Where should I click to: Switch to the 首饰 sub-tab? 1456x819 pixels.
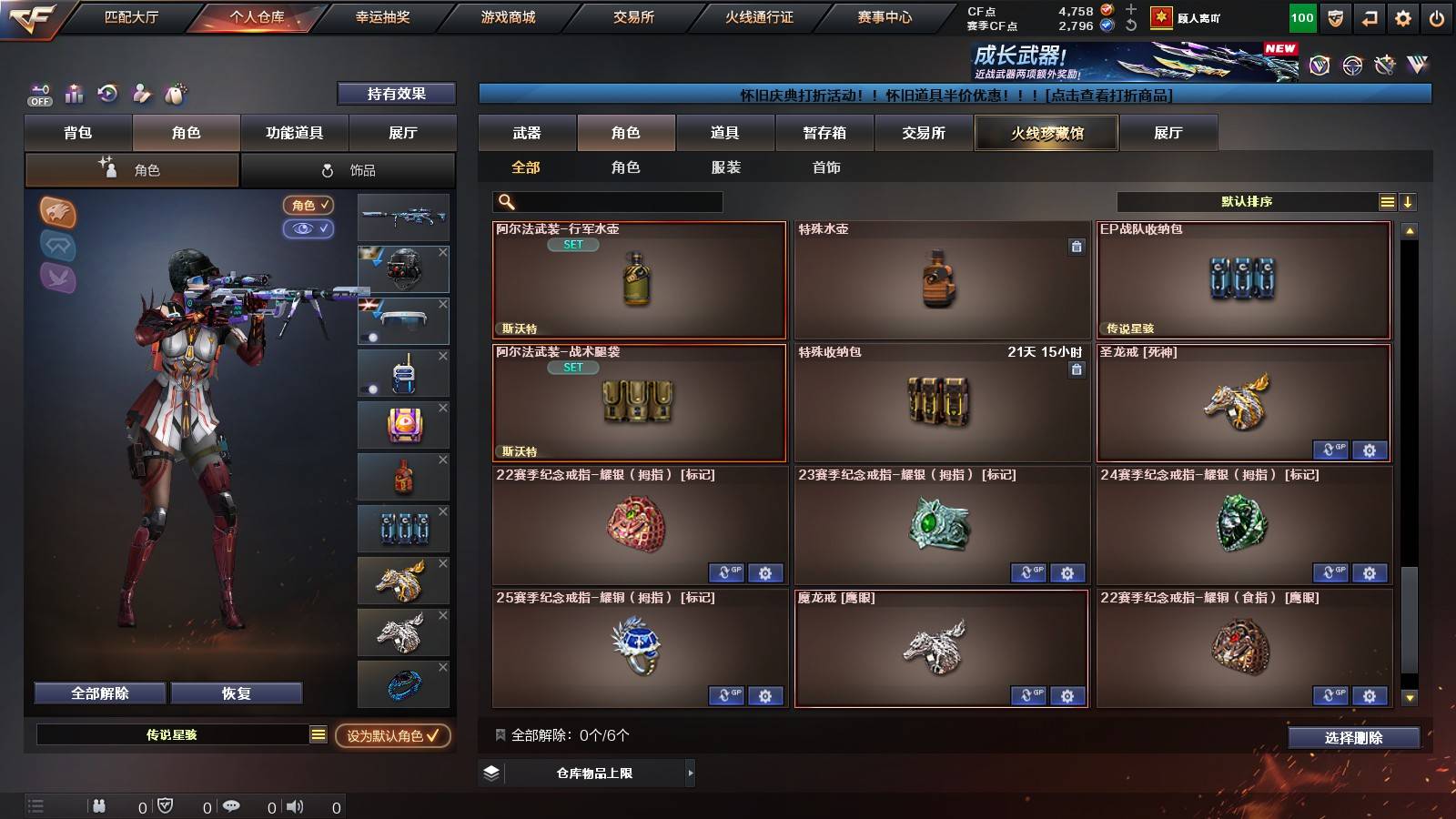[824, 167]
